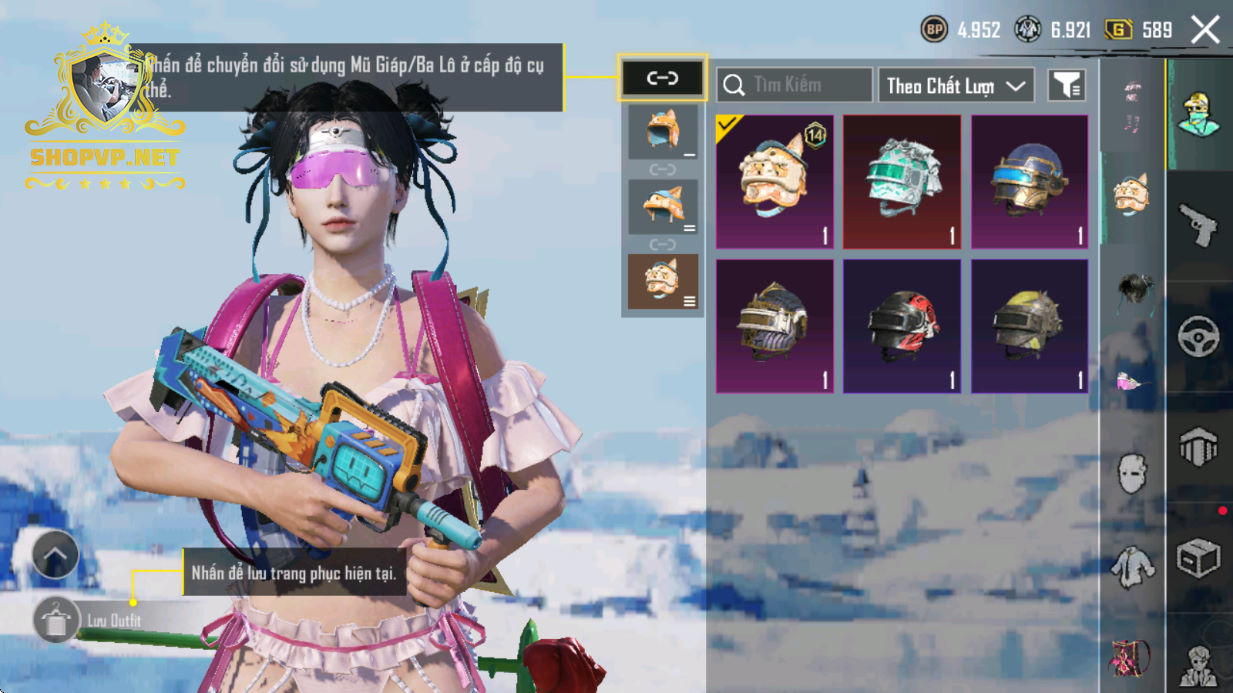Screen dimensions: 1233x693
Task: Select the blue and gold helmet skin
Action: point(1030,182)
